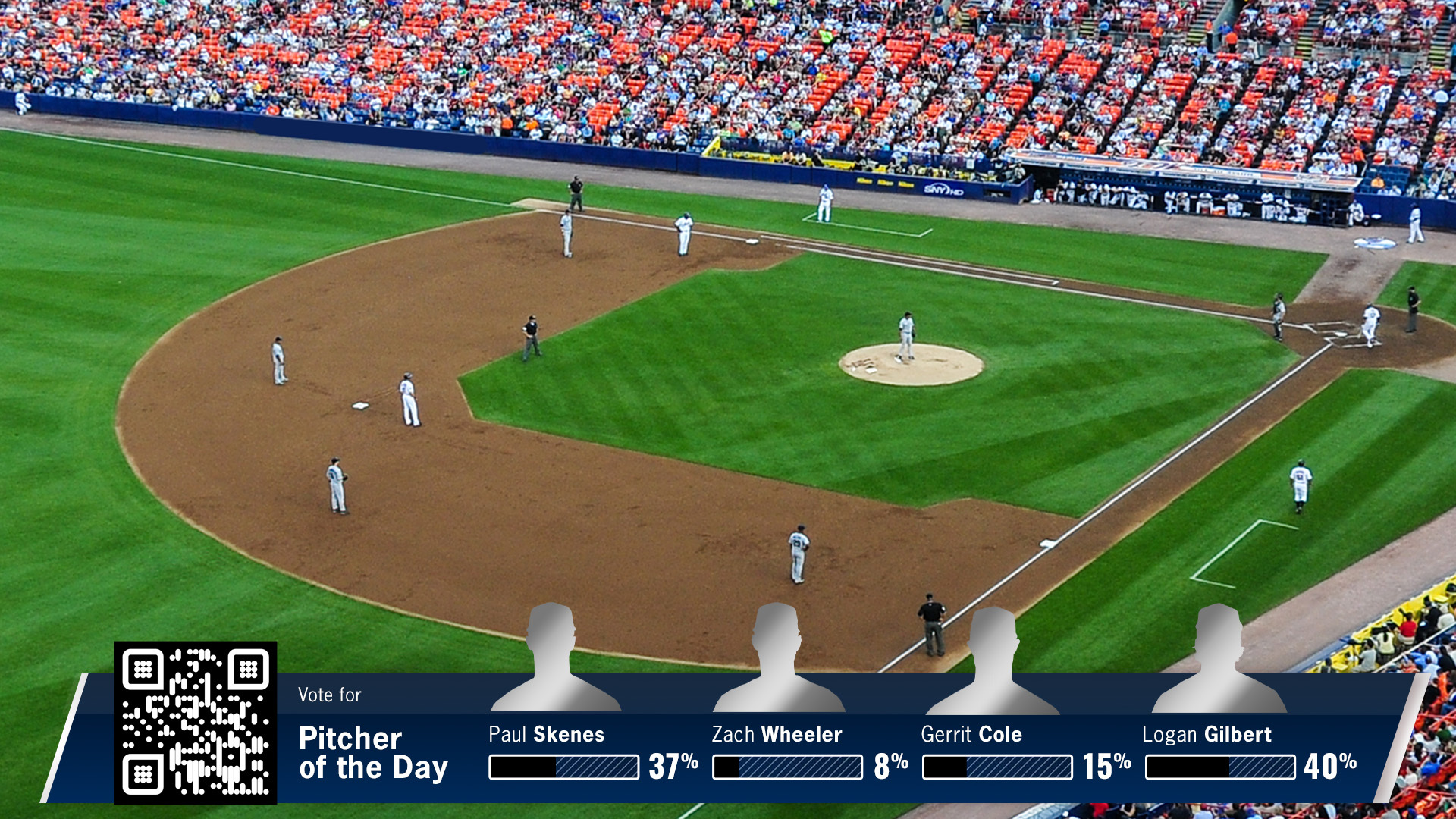Click the voting QR code

click(x=195, y=722)
